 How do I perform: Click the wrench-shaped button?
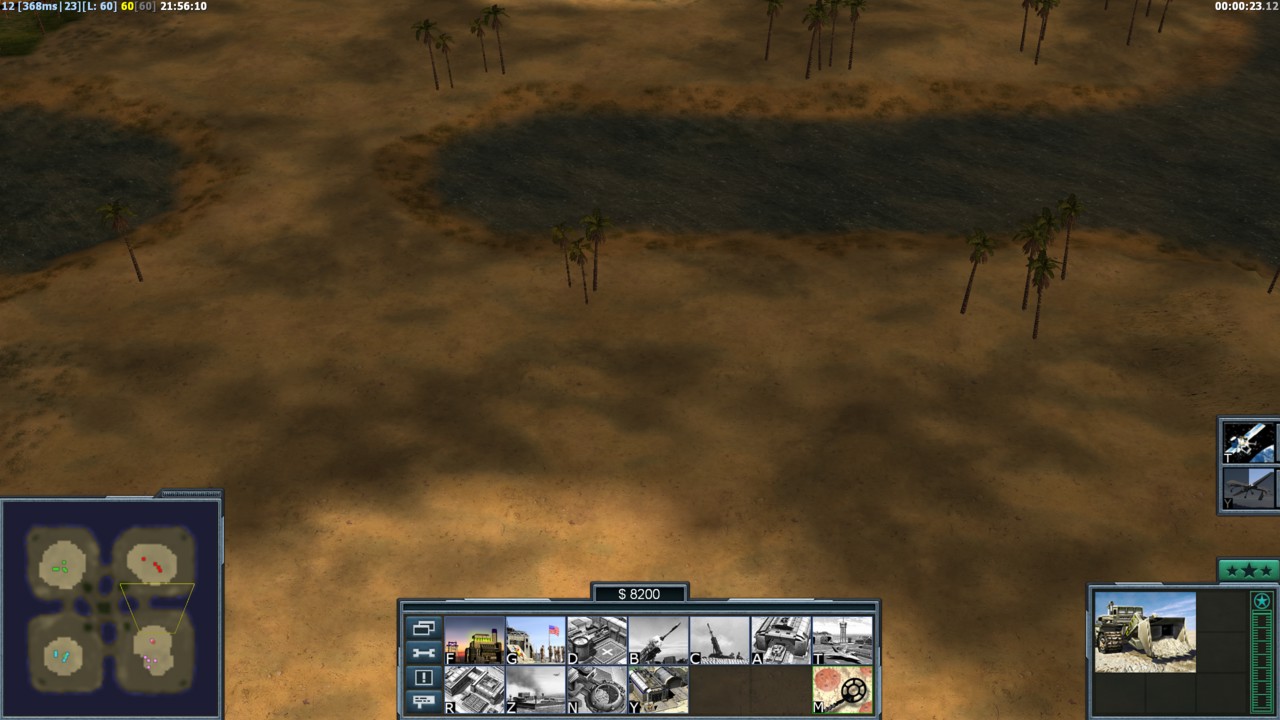click(423, 653)
